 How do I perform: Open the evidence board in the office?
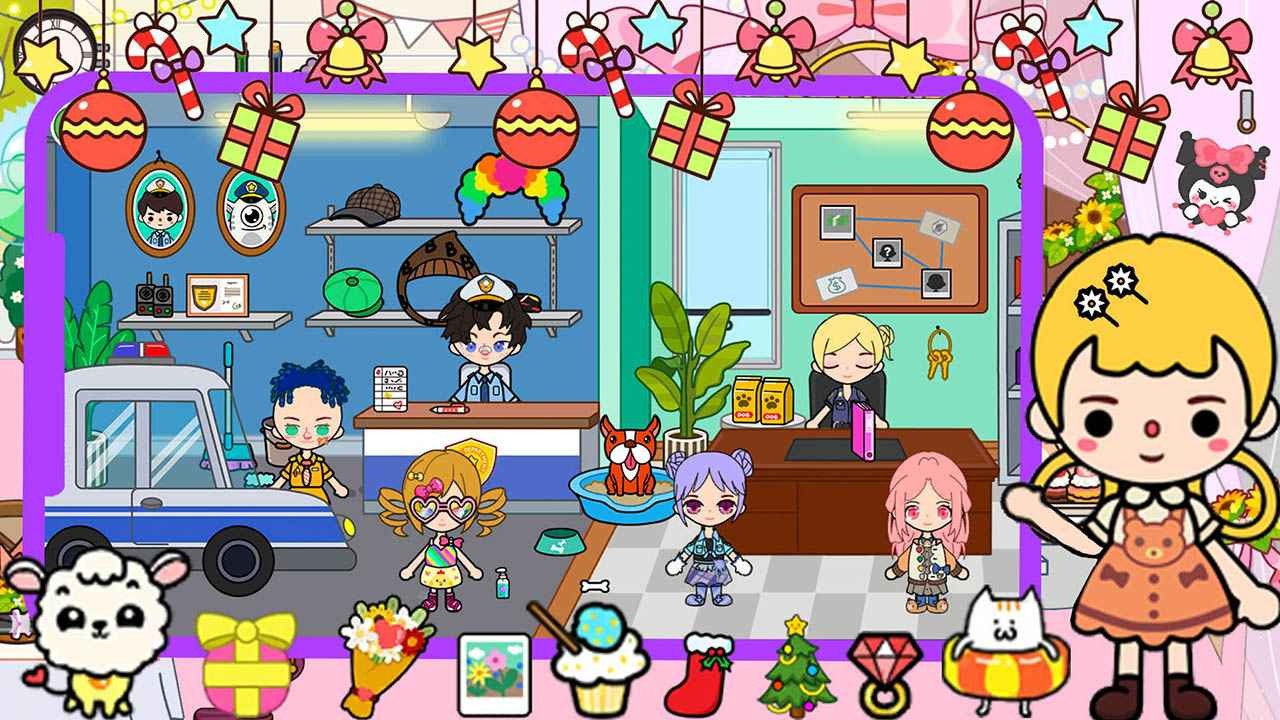tap(883, 248)
